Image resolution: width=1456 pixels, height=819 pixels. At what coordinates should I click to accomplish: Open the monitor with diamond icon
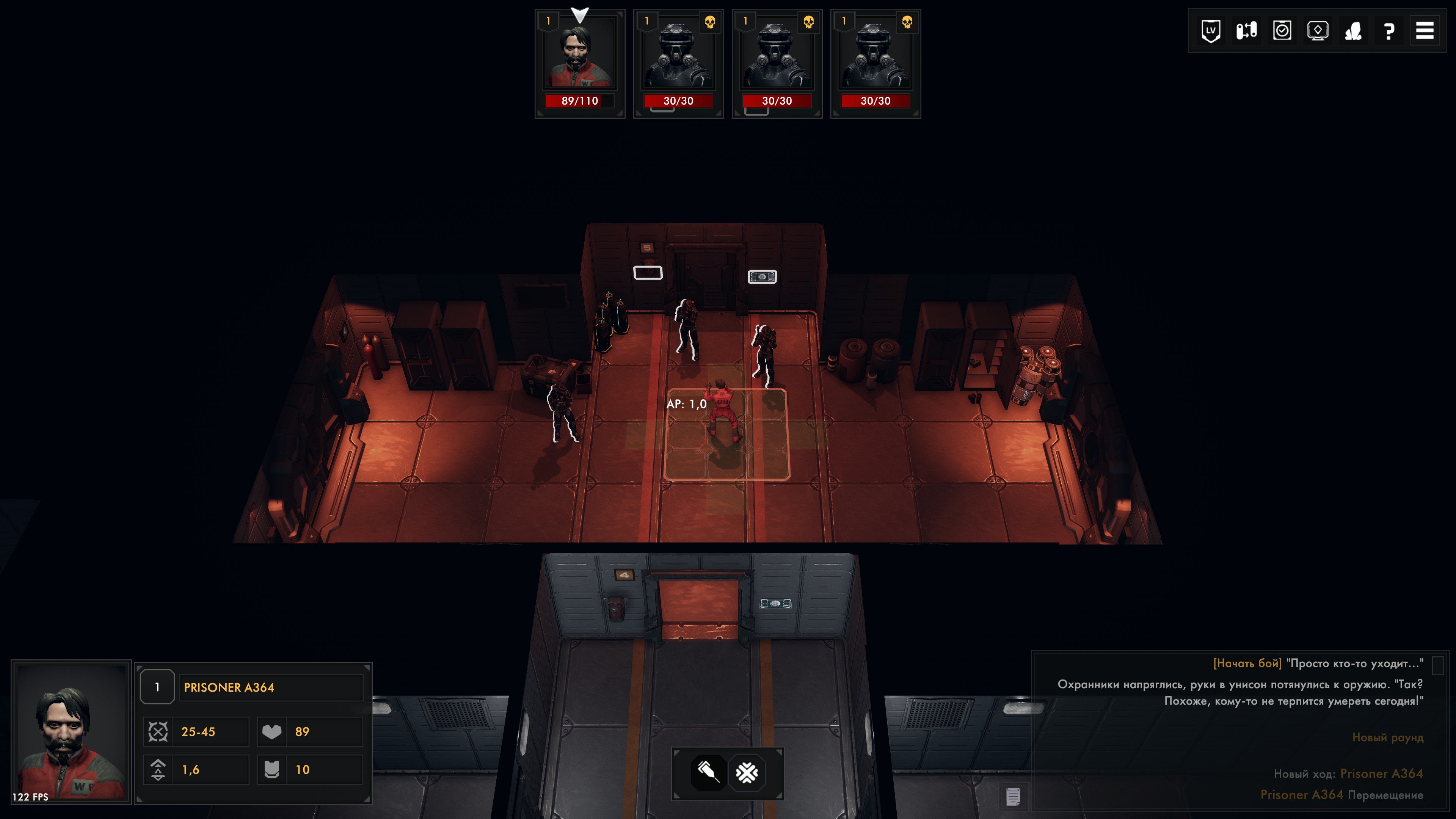[1318, 30]
